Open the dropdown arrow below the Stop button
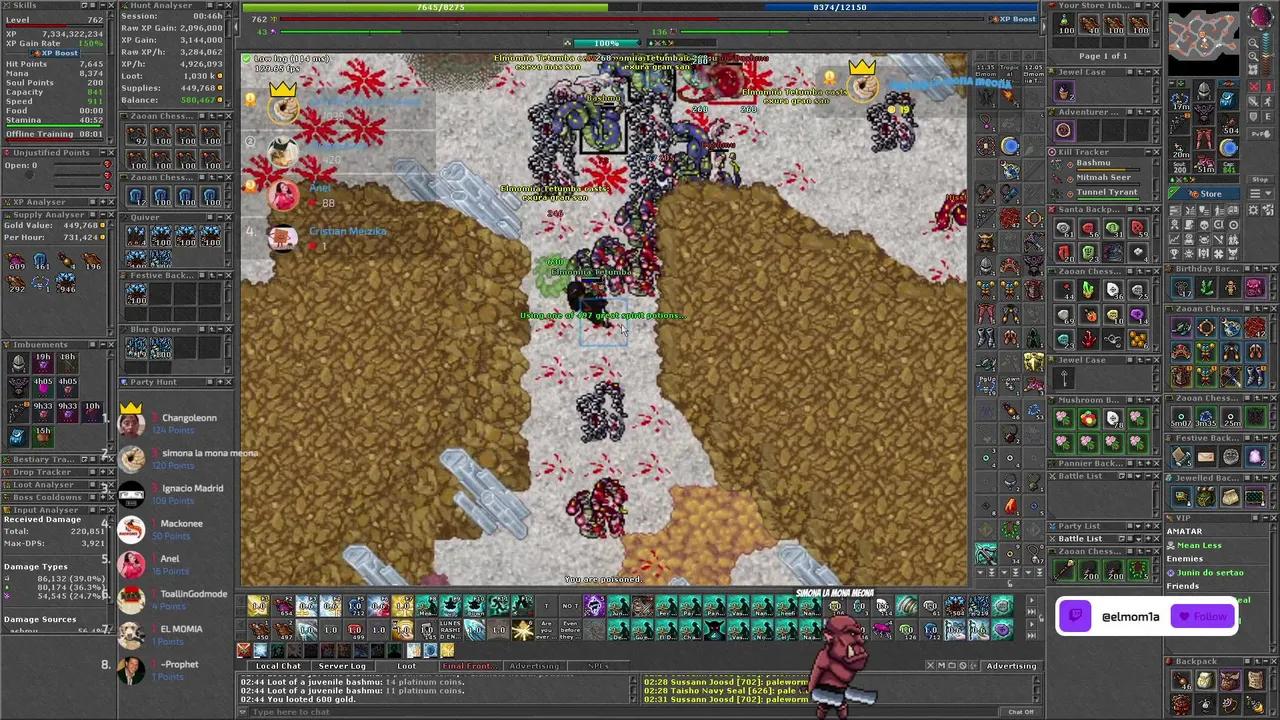Viewport: 1280px width, 720px height. click(x=1267, y=192)
